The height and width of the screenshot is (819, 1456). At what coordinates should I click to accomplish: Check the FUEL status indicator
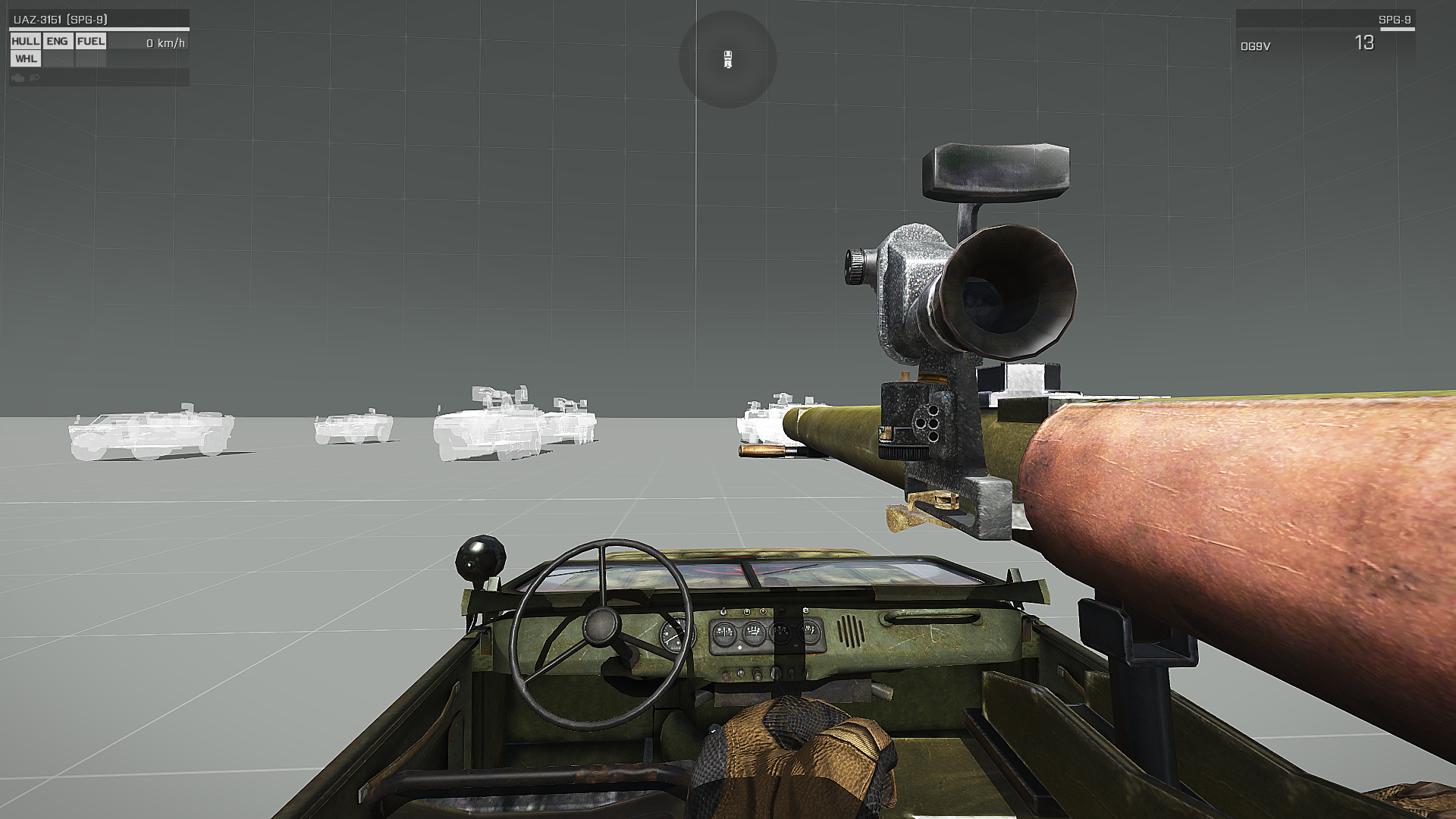coord(91,42)
